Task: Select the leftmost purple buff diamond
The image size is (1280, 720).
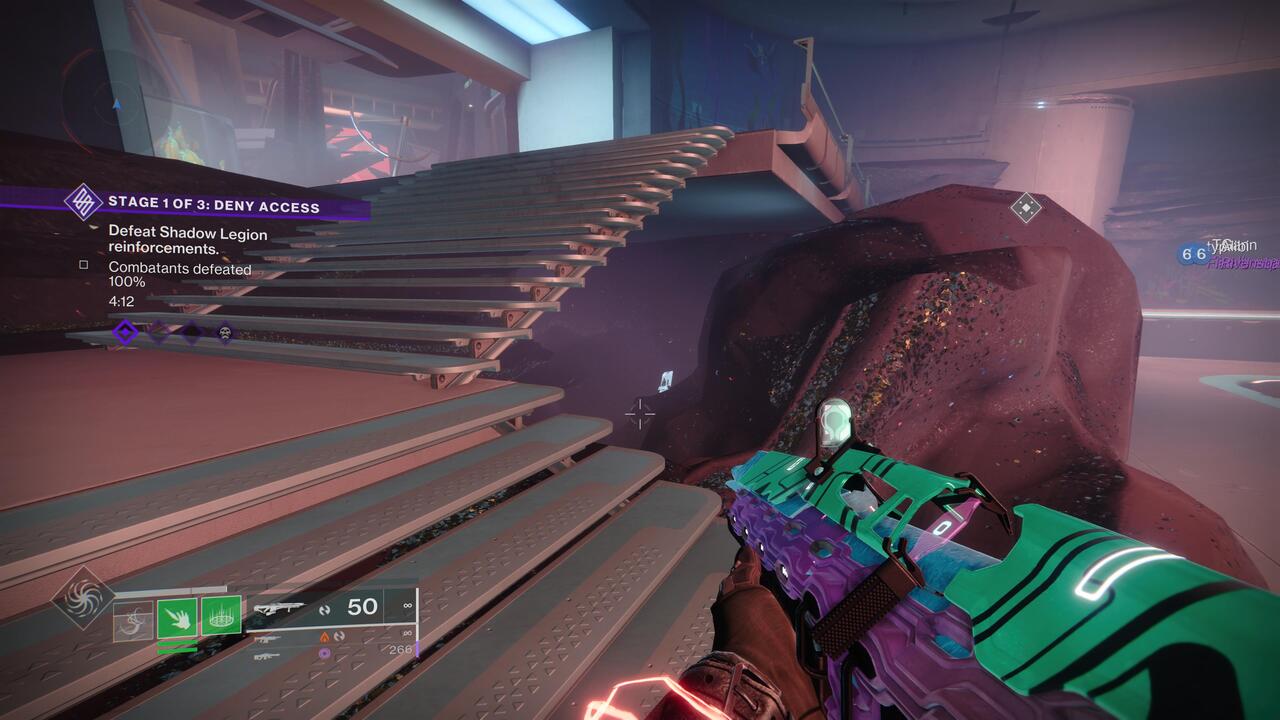Action: [126, 331]
